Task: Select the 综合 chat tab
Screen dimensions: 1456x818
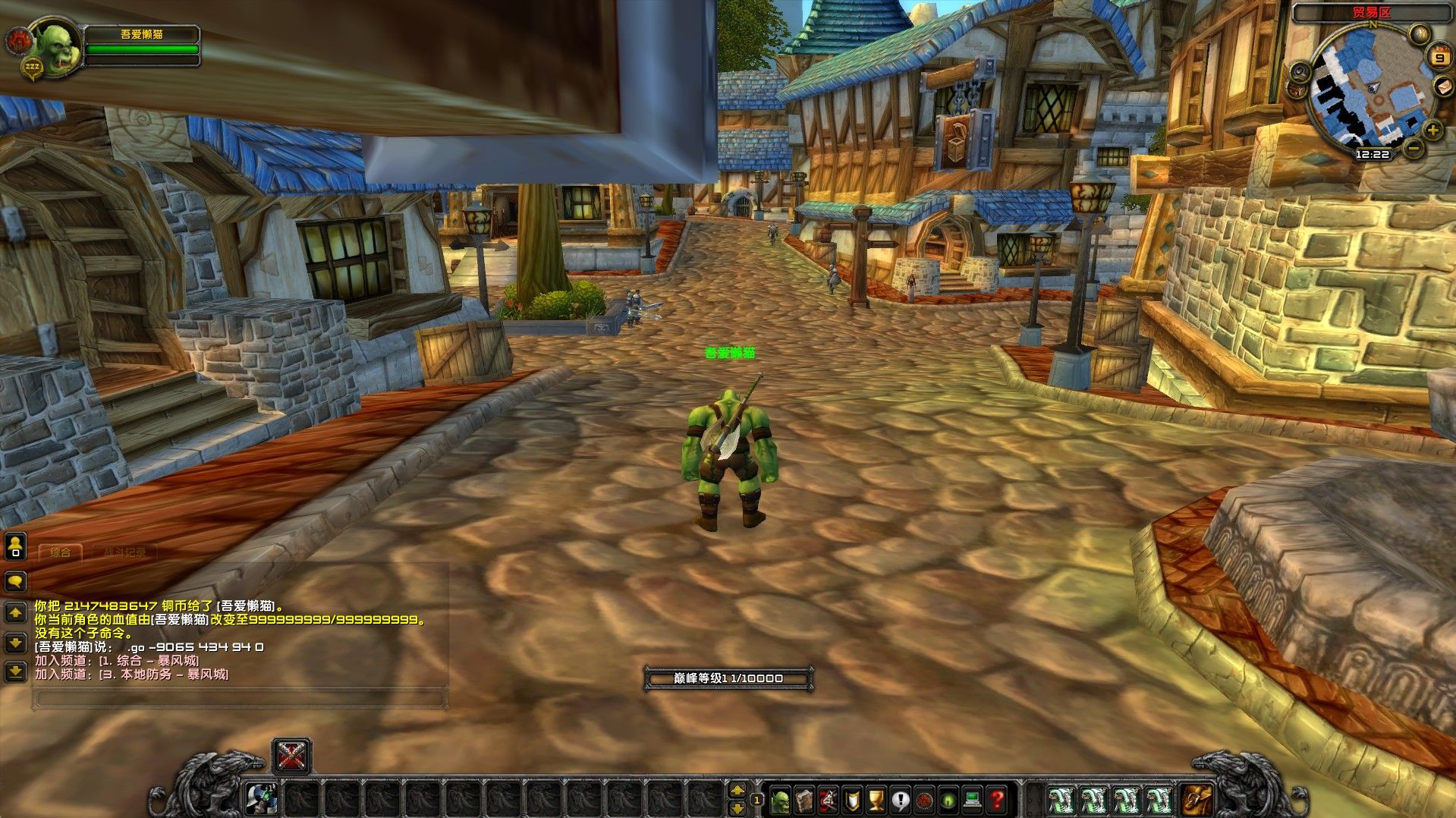Action: 61,552
